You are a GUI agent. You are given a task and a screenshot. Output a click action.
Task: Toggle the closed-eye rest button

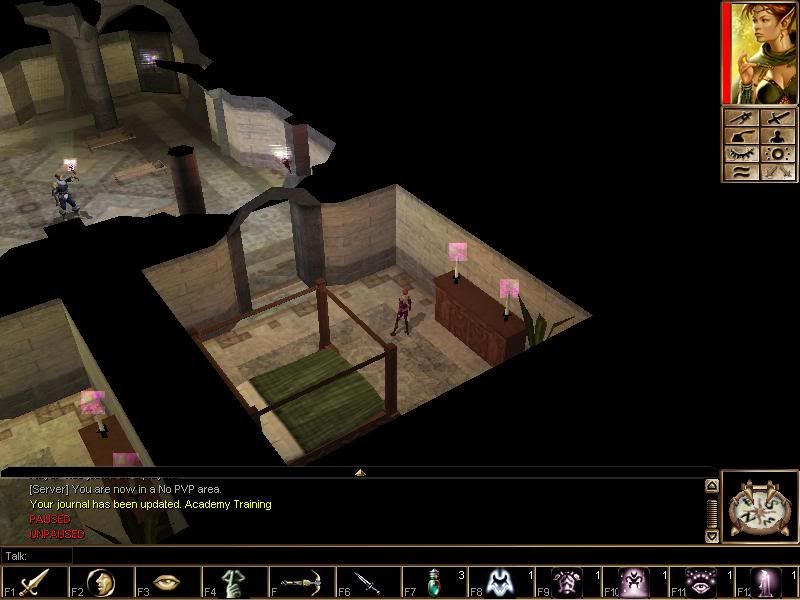pyautogui.click(x=740, y=154)
